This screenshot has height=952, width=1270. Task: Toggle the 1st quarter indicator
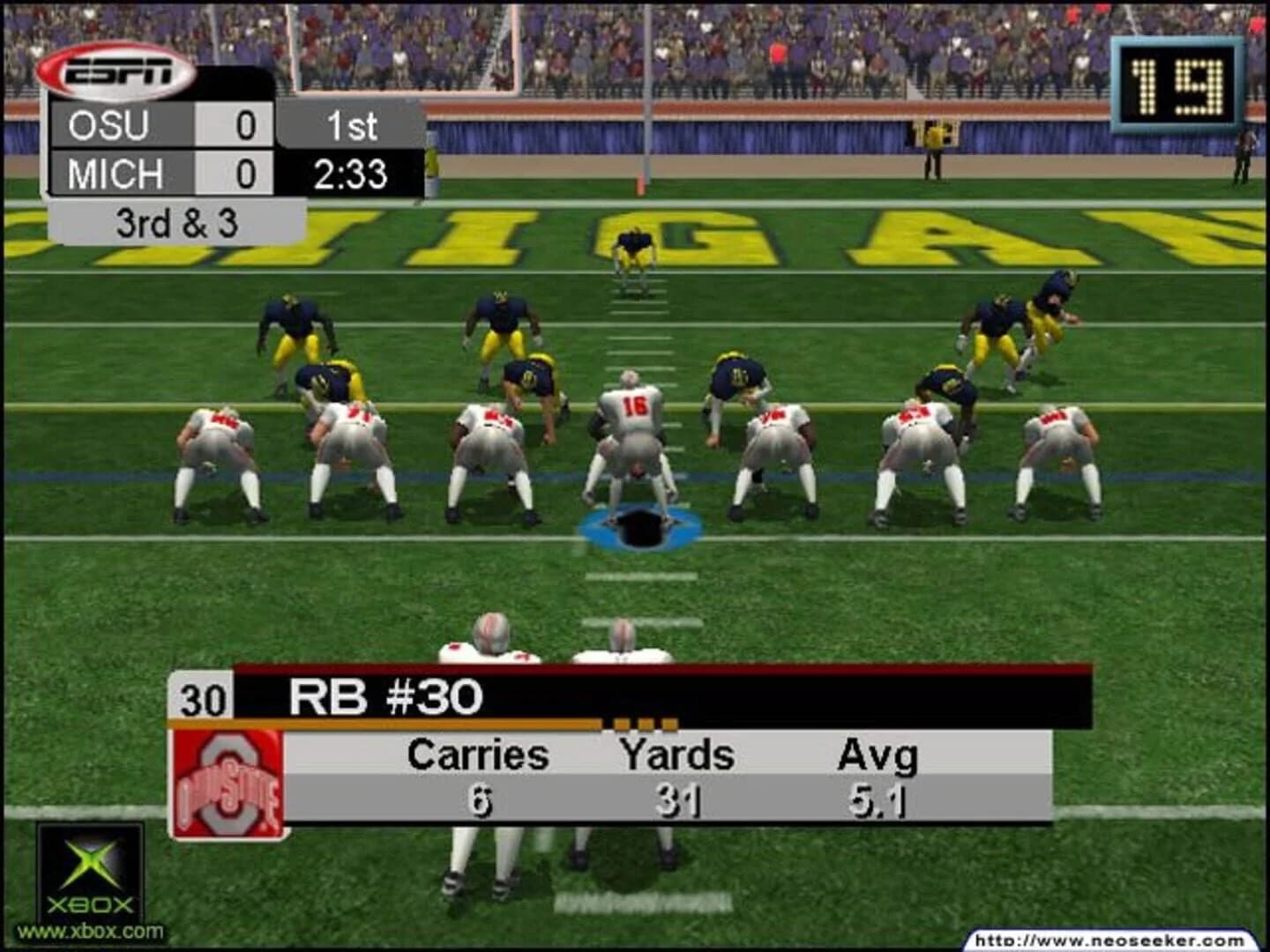pos(351,127)
